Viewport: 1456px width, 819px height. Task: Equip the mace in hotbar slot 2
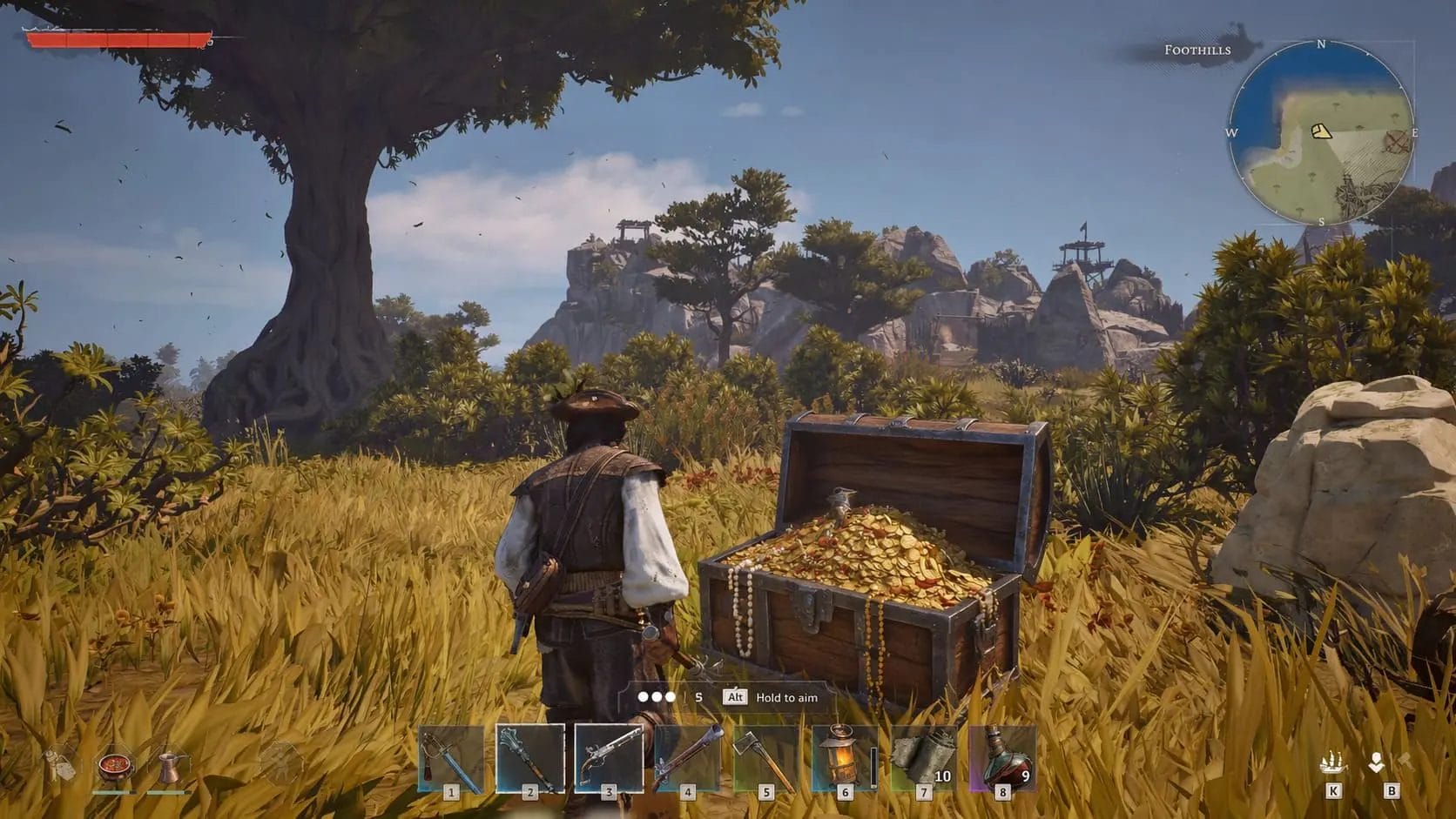click(x=529, y=760)
